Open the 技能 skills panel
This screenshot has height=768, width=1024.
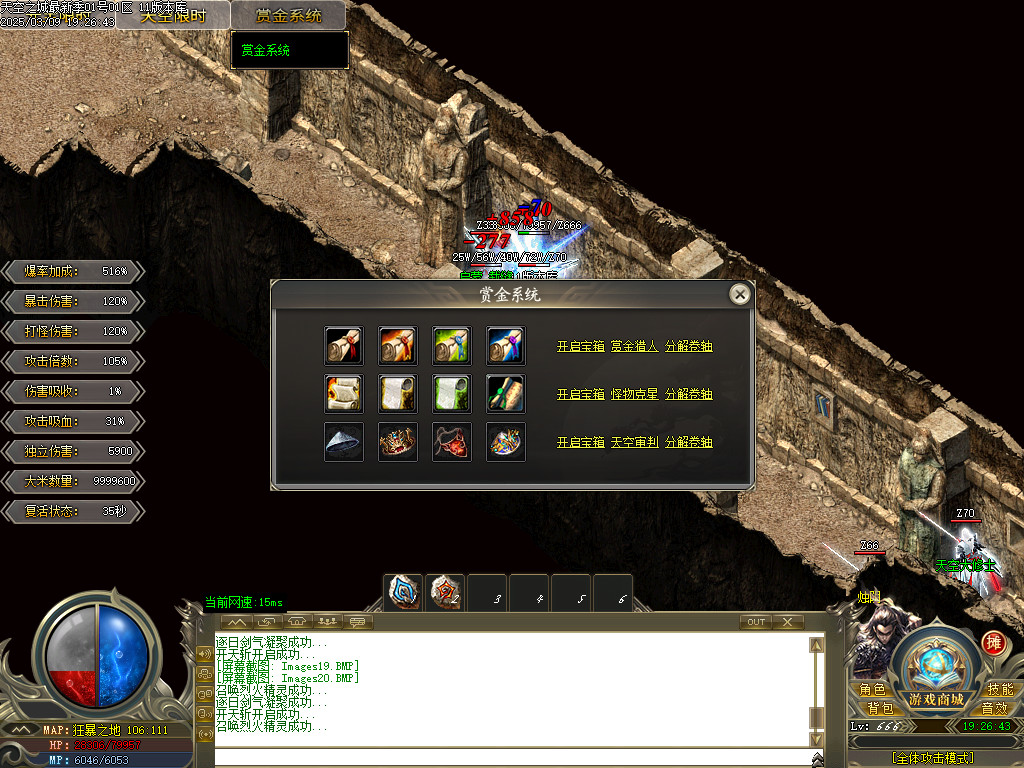click(x=999, y=690)
